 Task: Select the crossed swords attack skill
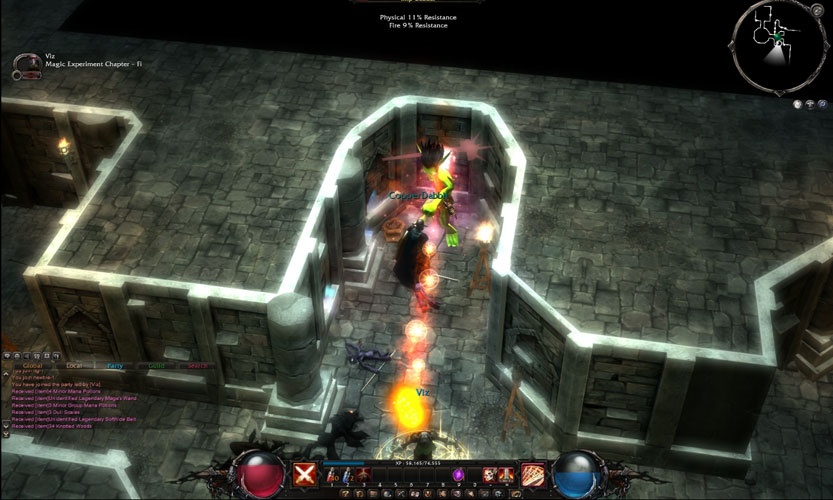(x=305, y=475)
